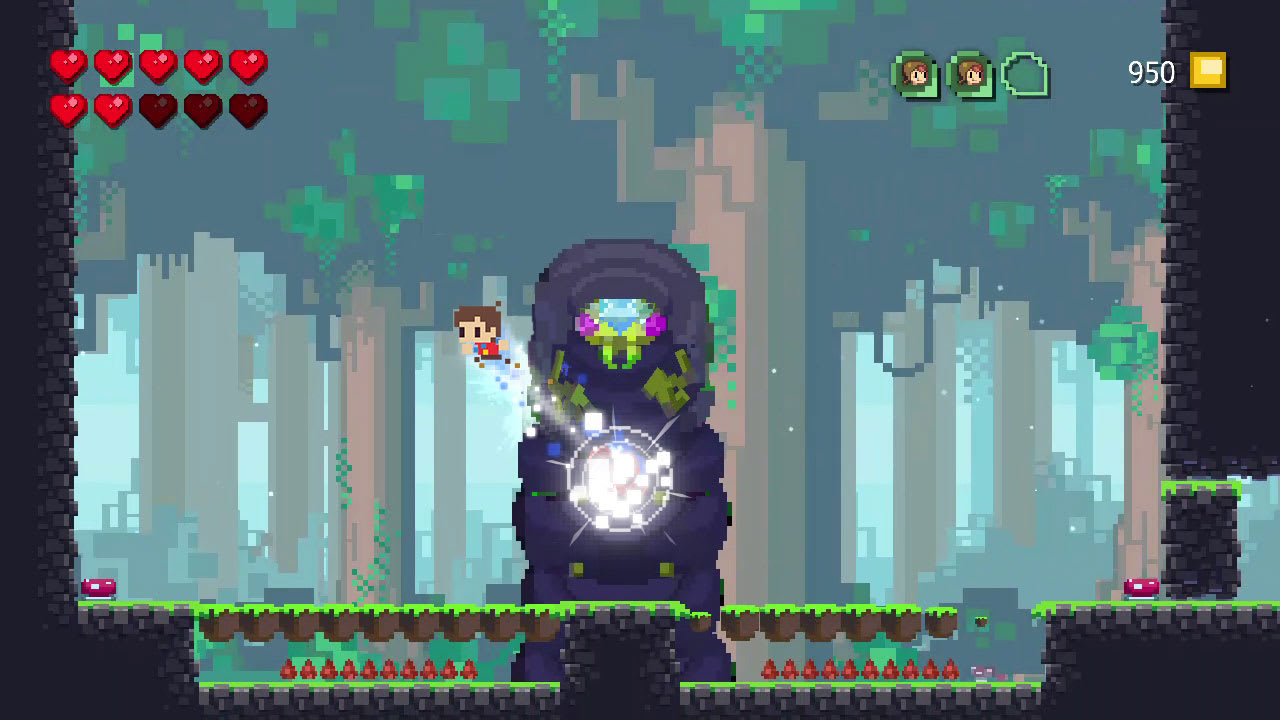The height and width of the screenshot is (720, 1280).
Task: Click the apple item on the right platform
Action: [979, 622]
